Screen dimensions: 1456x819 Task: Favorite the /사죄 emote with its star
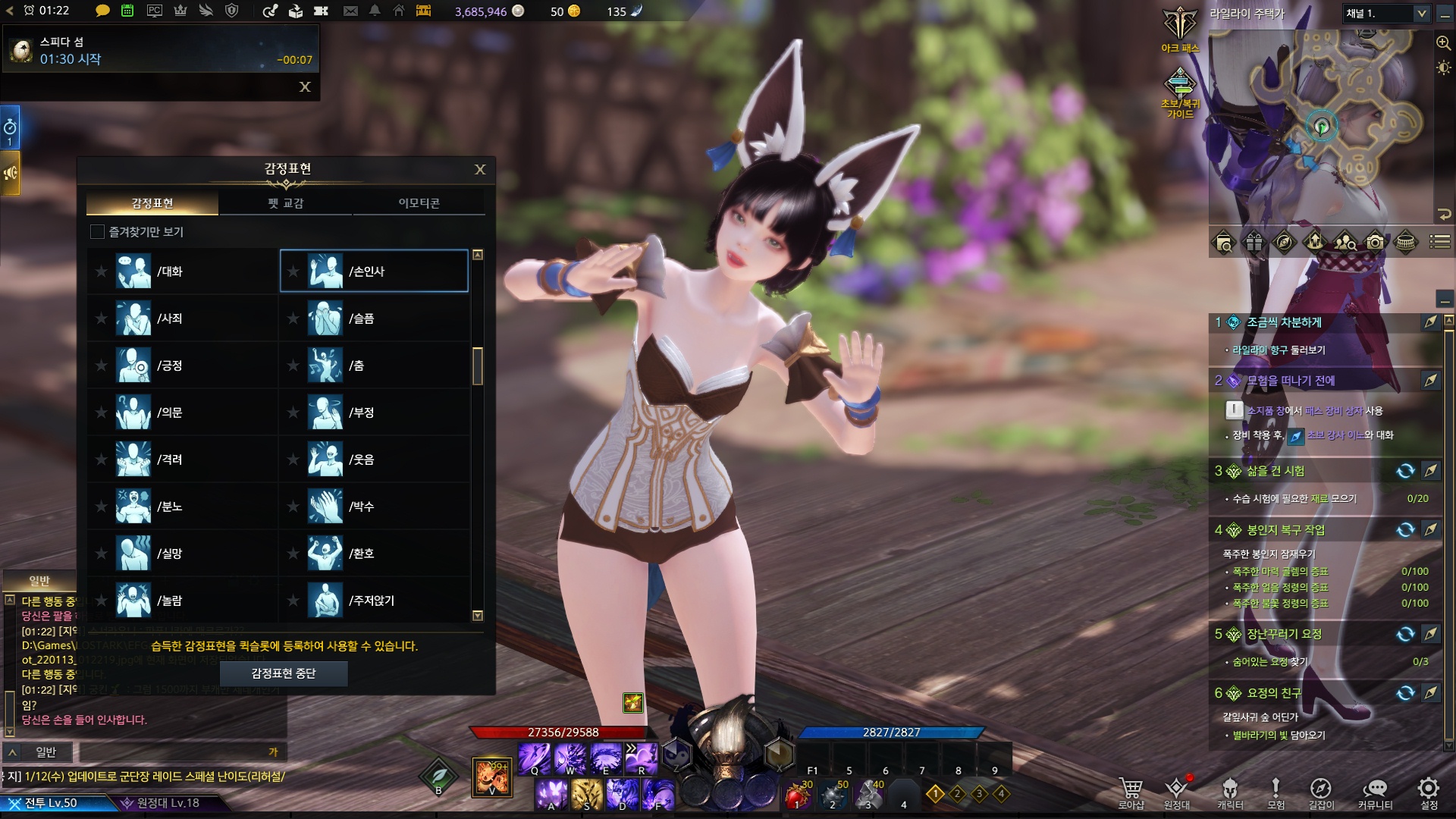[101, 318]
